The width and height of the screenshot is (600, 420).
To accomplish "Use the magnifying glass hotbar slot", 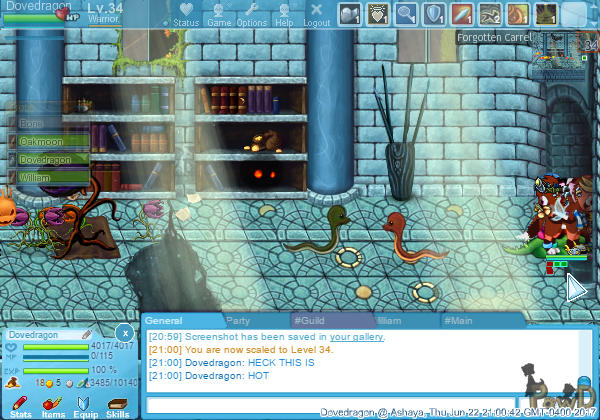I will coord(406,14).
